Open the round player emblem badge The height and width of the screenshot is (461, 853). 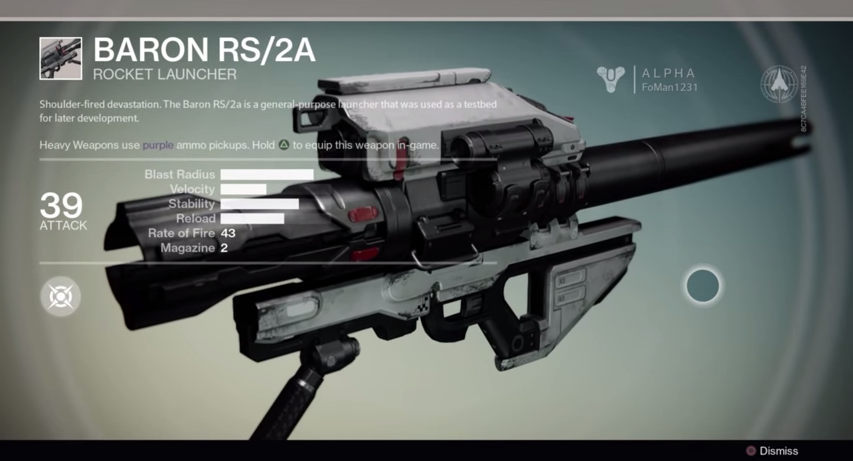point(778,84)
